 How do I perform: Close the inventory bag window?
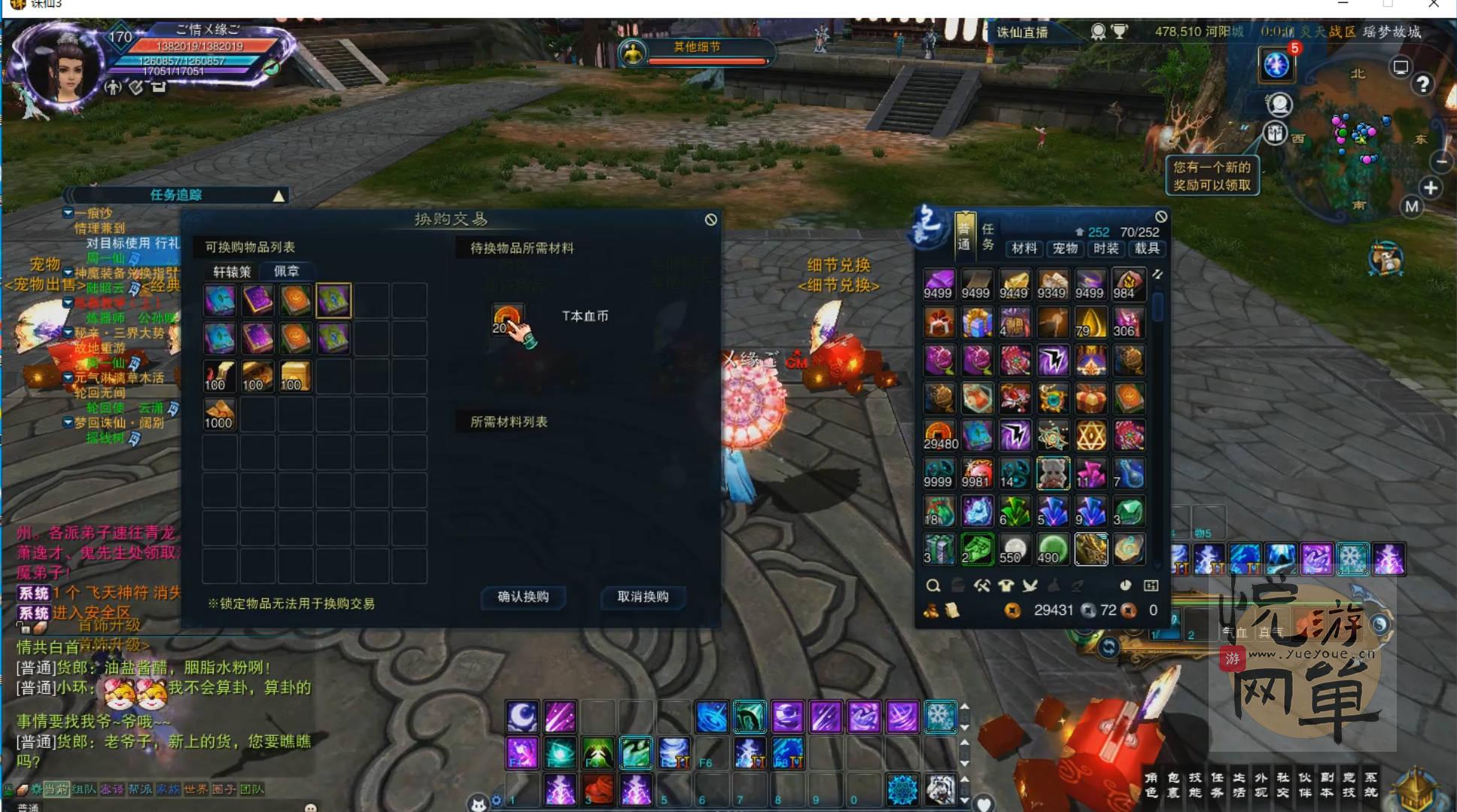pyautogui.click(x=1161, y=217)
